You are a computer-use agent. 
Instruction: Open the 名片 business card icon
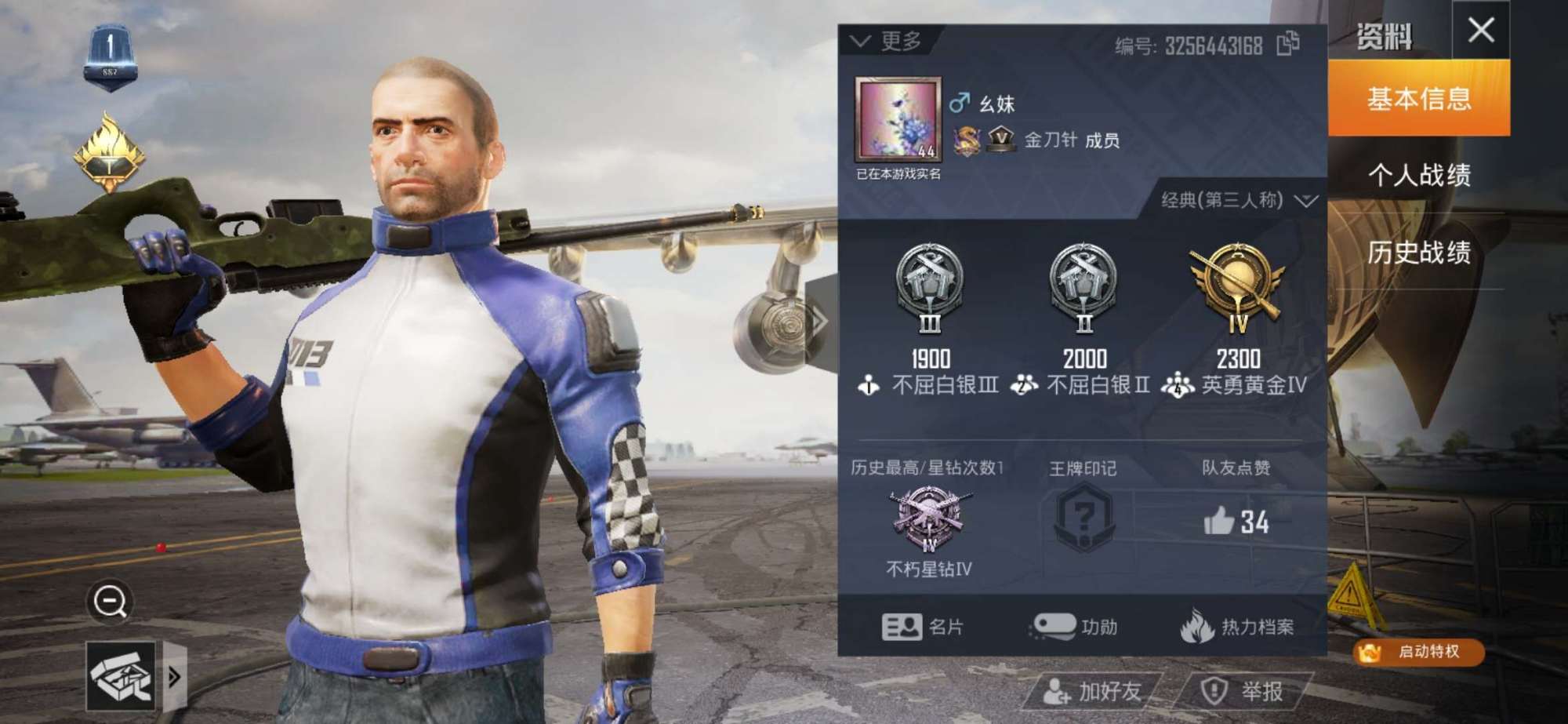click(902, 628)
